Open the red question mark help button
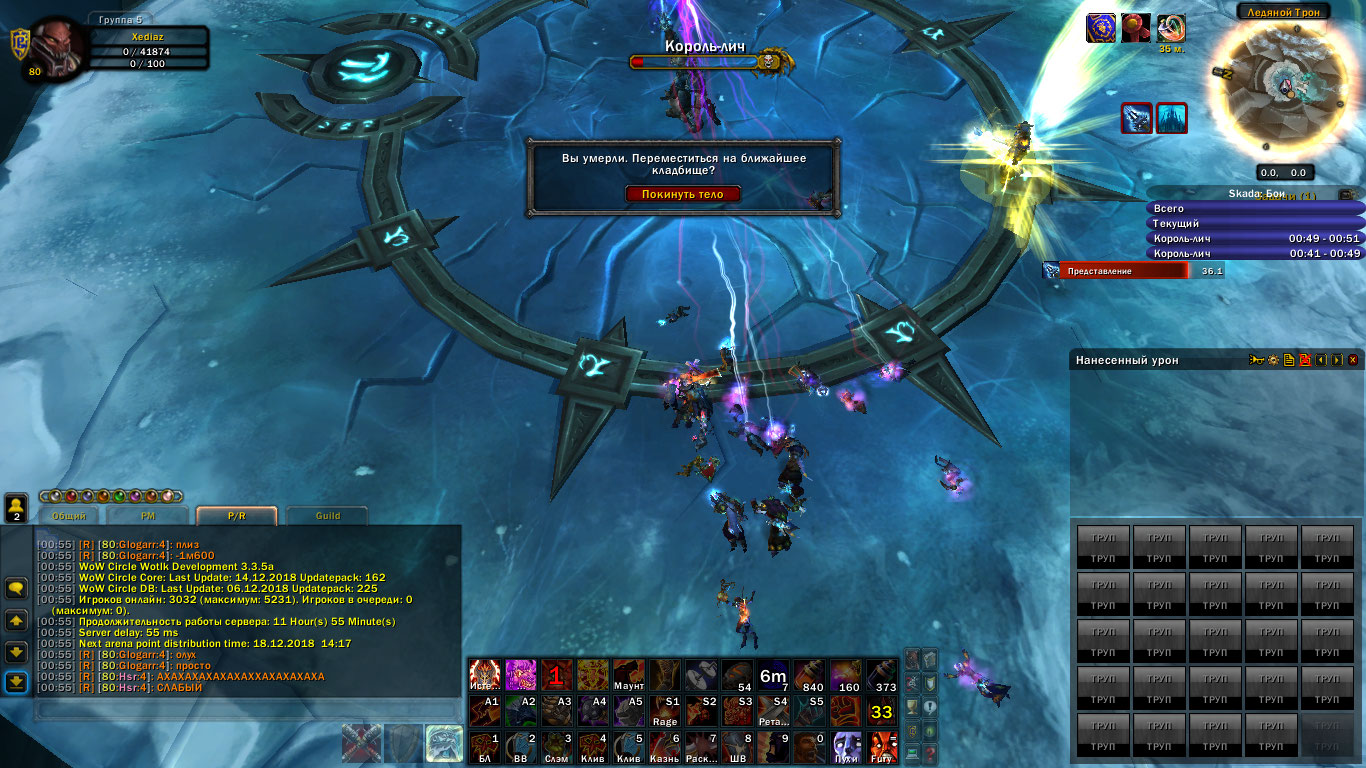This screenshot has height=768, width=1366. [930, 753]
